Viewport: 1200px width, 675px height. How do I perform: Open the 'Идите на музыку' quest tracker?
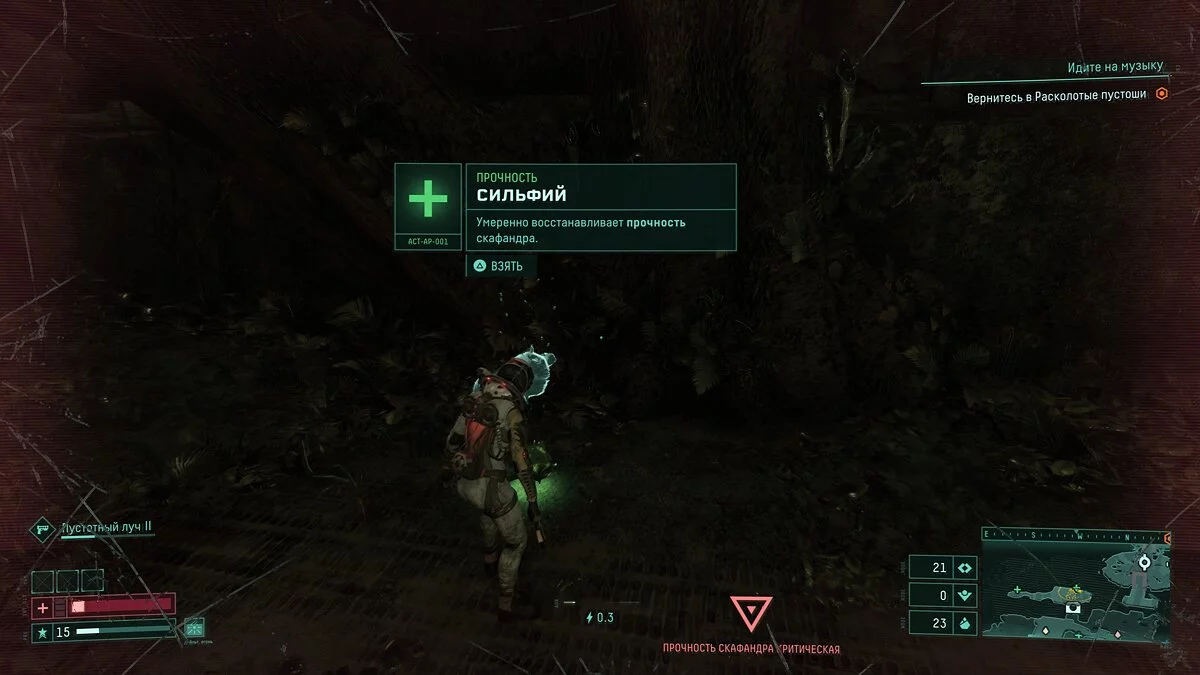click(1115, 68)
